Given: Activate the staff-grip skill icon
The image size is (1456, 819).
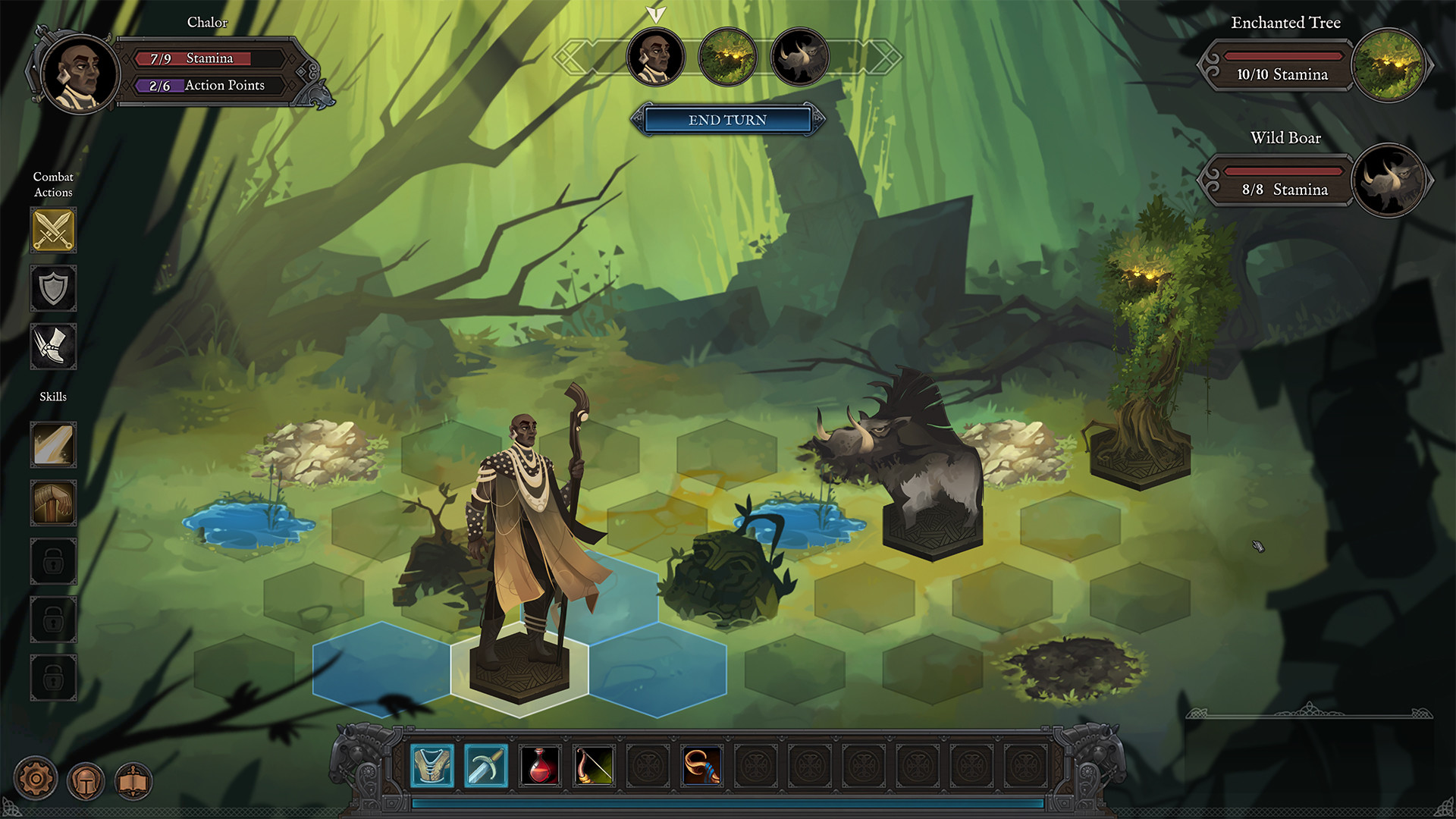Looking at the screenshot, I should pyautogui.click(x=53, y=504).
